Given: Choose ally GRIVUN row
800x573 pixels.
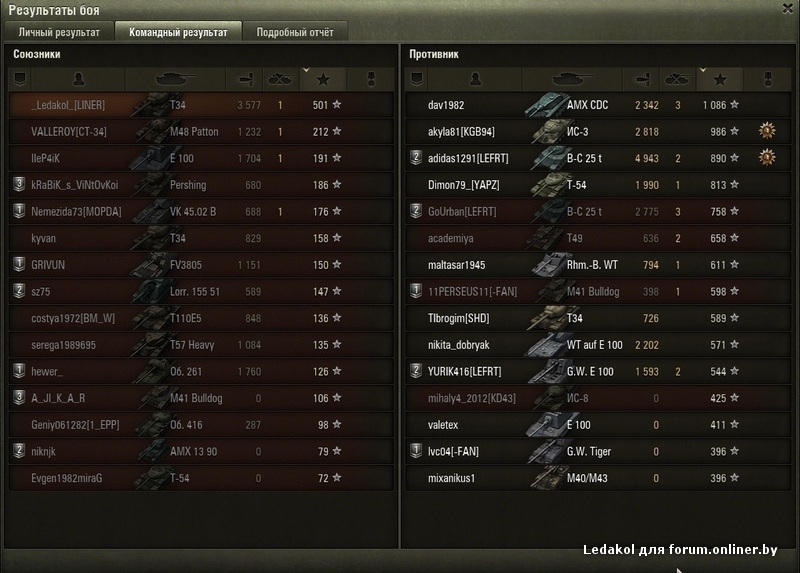Looking at the screenshot, I should pos(49,265).
